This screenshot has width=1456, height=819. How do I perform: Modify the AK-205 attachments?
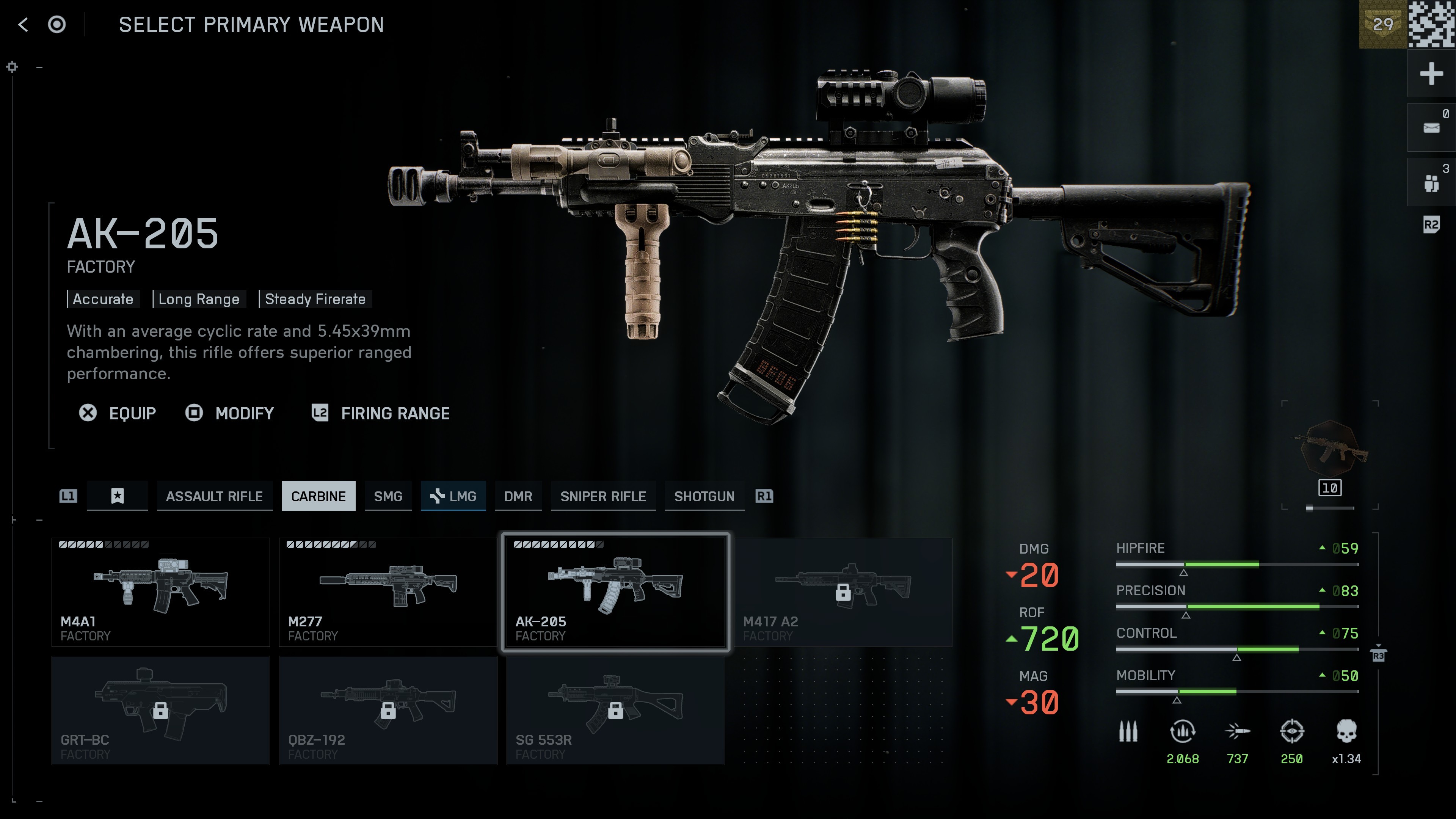(230, 413)
